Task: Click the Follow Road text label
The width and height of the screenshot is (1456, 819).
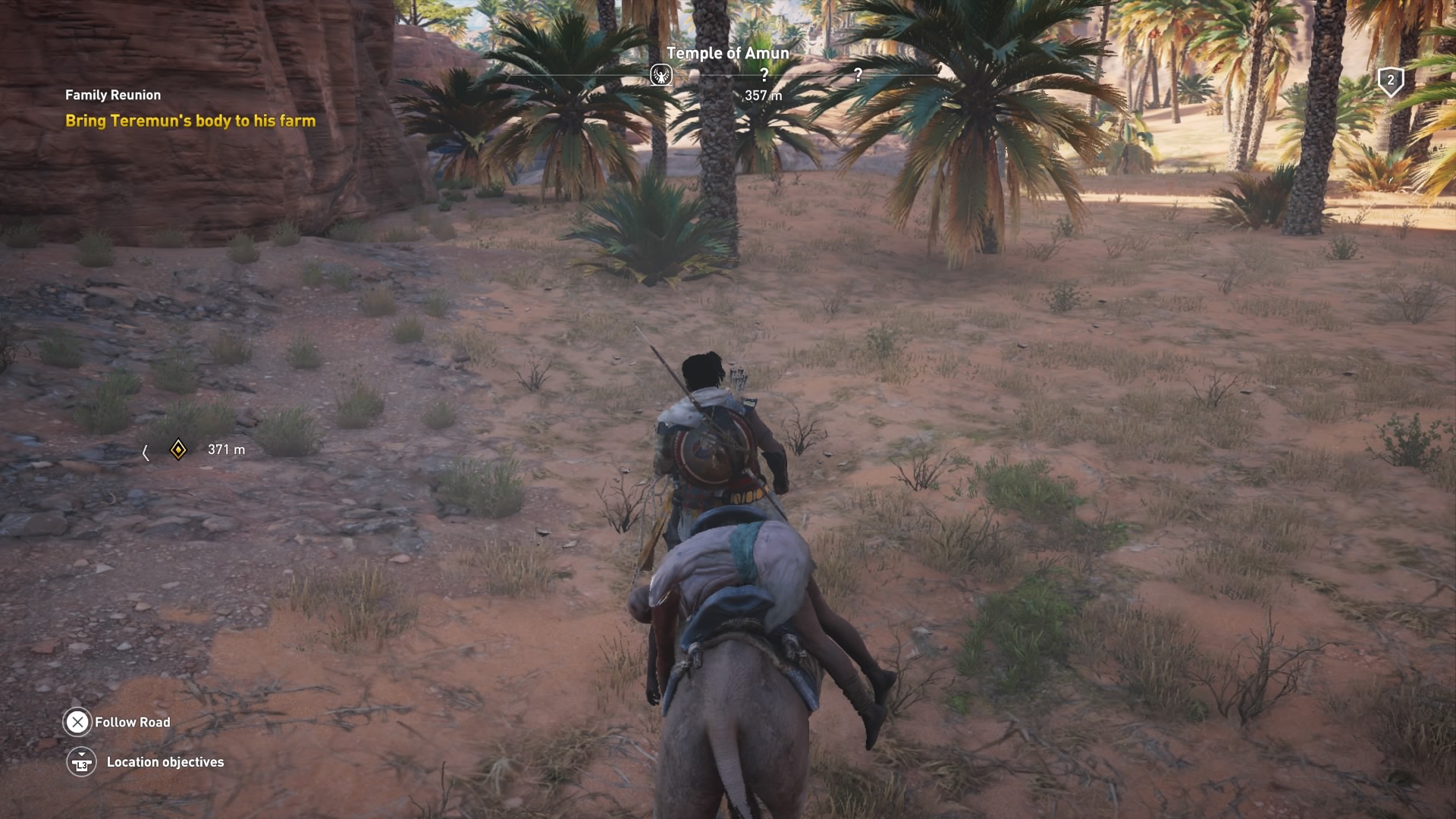Action: tap(133, 722)
